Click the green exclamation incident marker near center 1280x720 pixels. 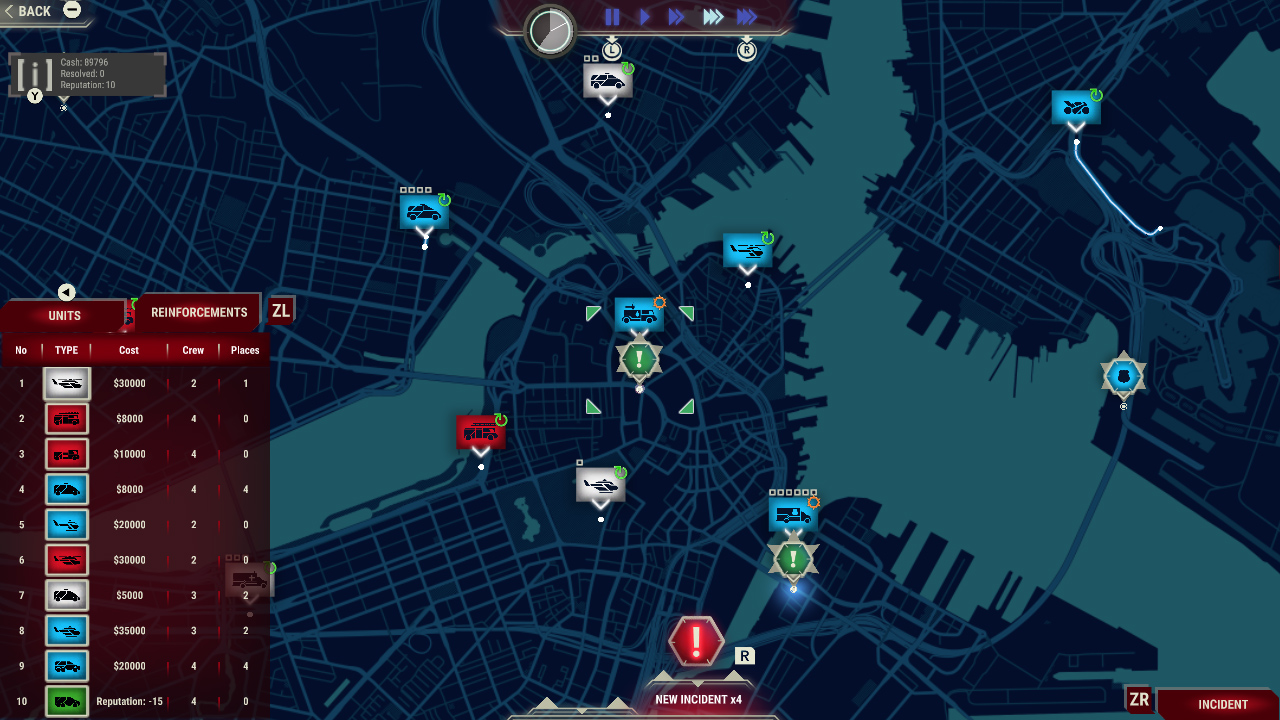(638, 358)
